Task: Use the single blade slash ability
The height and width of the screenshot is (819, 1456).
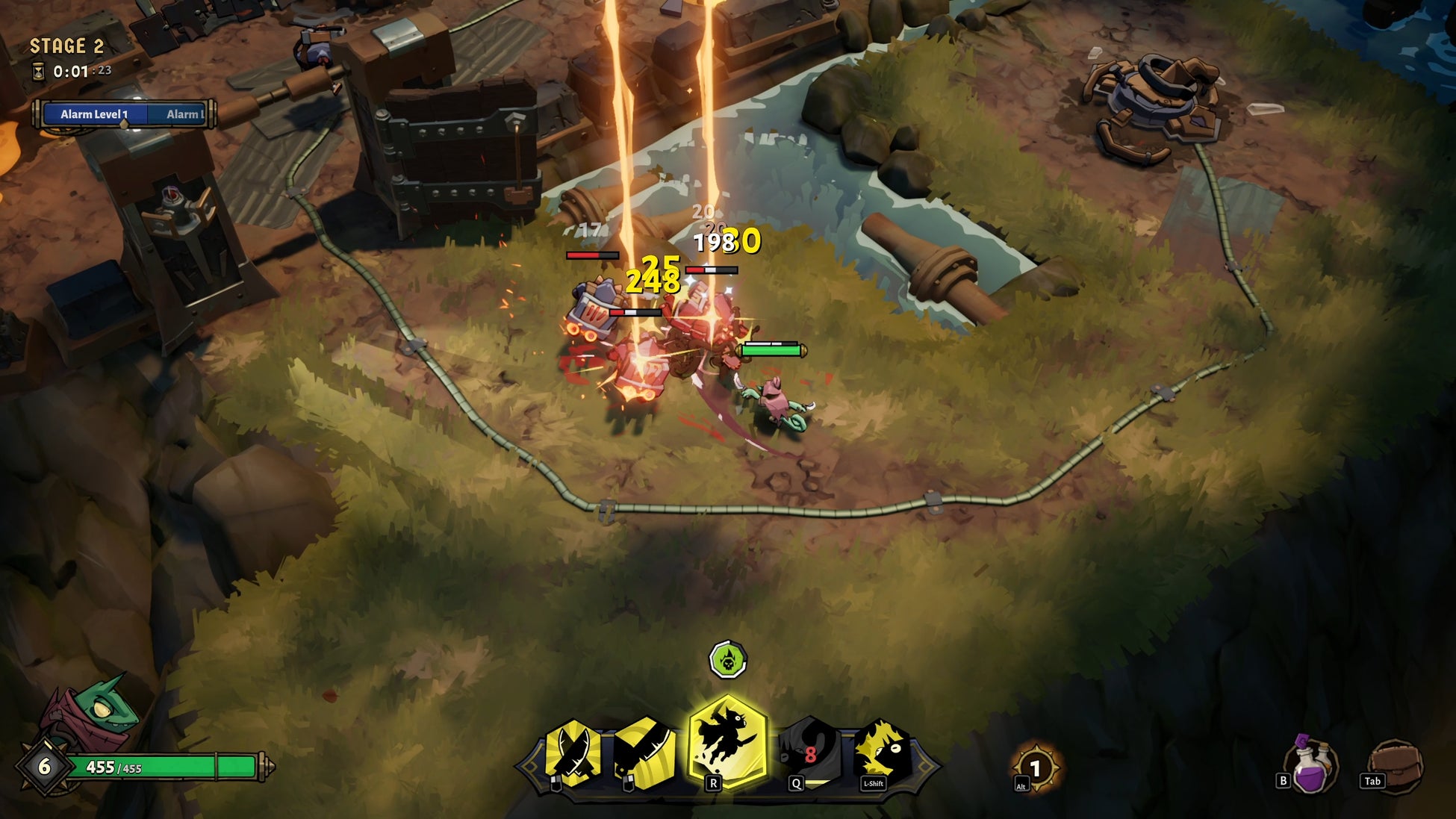Action: coord(644,753)
